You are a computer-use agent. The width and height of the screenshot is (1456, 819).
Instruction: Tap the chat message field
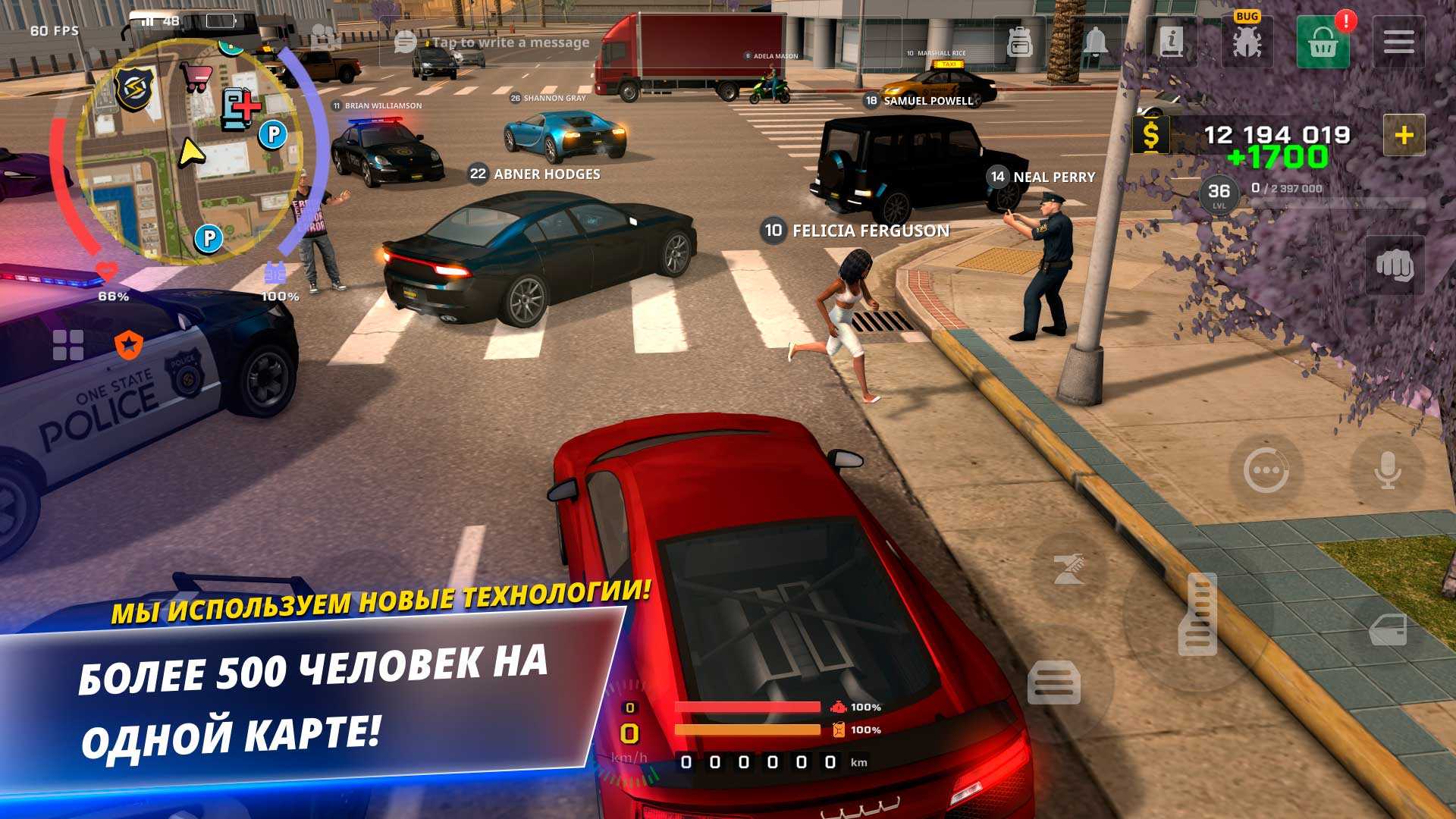[510, 42]
